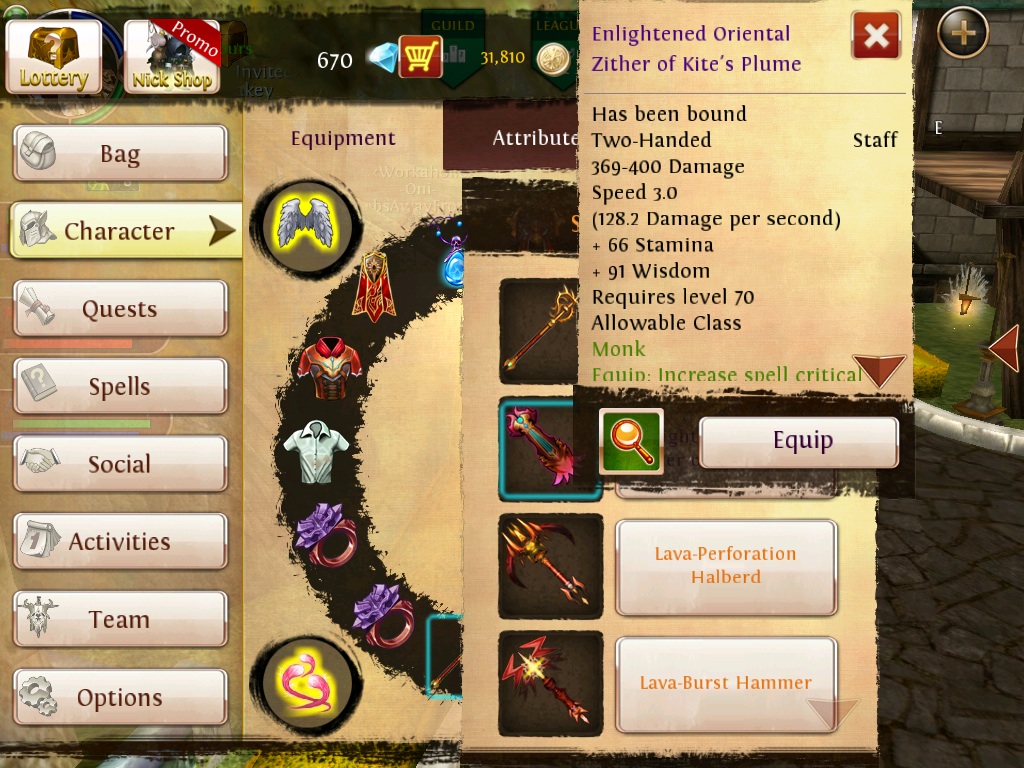Open the Bag menu
The image size is (1024, 768).
pyautogui.click(x=120, y=154)
